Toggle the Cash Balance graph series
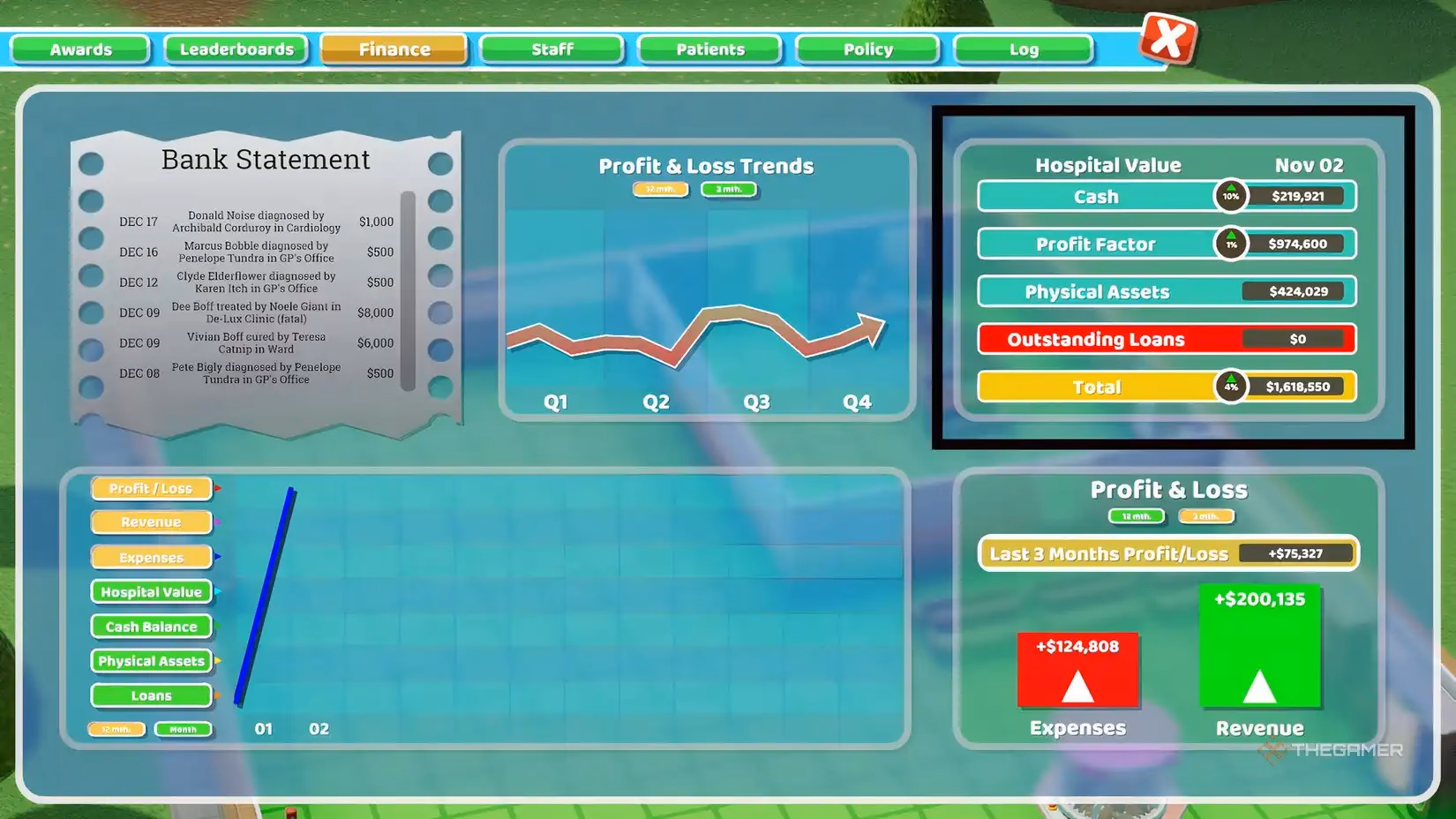 pos(151,627)
